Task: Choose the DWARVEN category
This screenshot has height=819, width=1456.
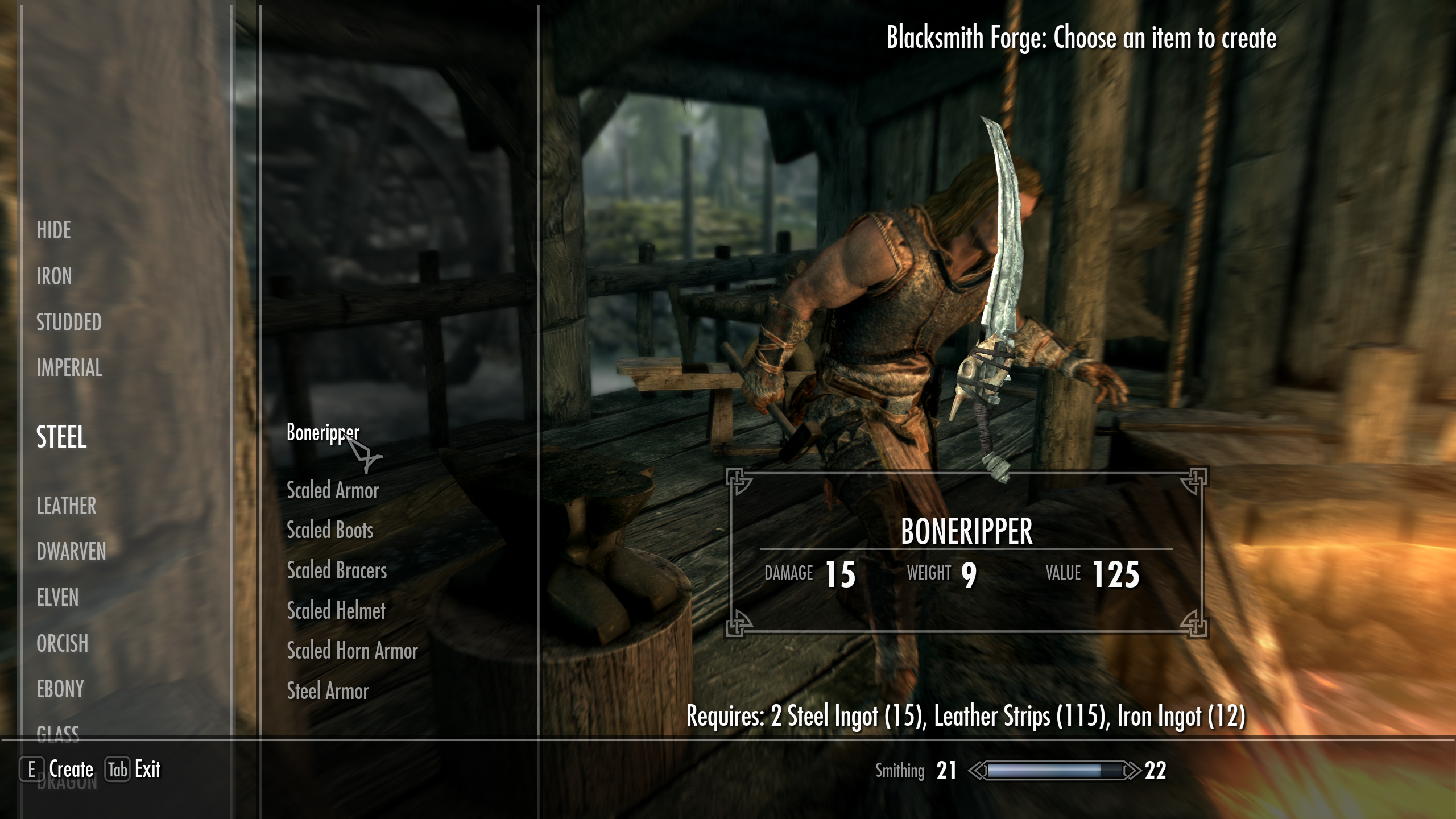Action: 71,552
